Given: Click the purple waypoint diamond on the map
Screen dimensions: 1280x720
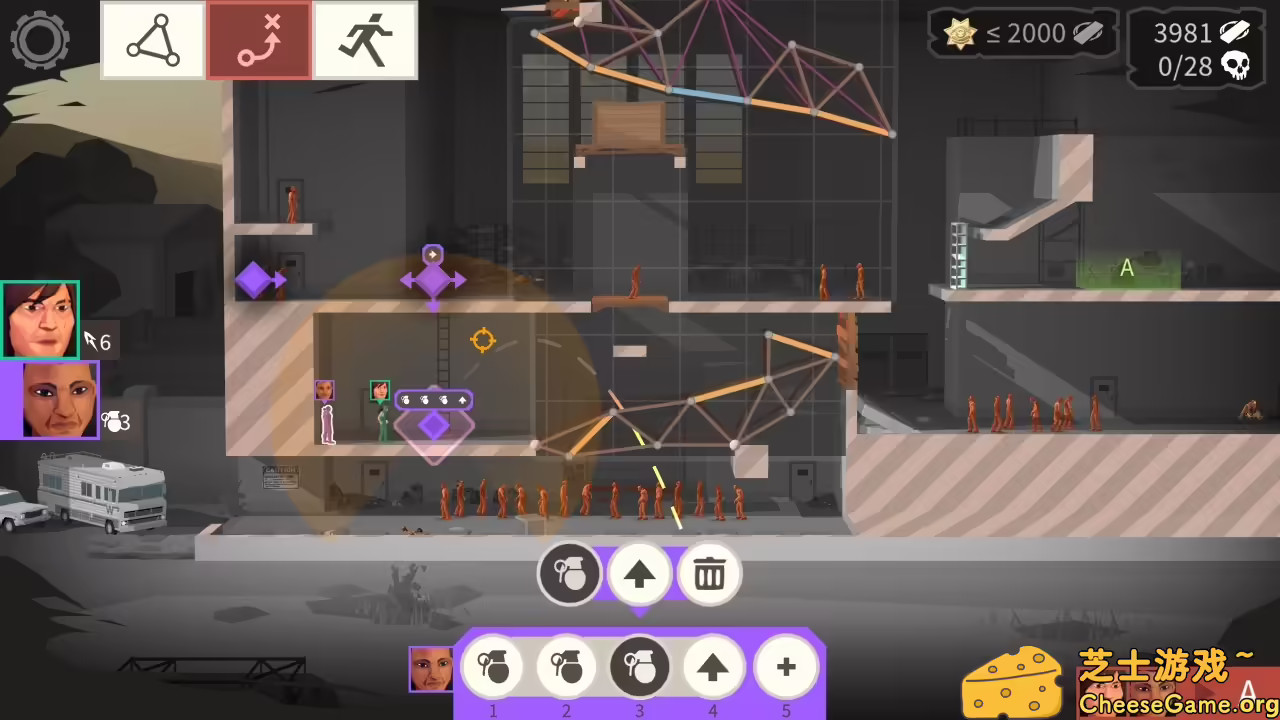Looking at the screenshot, I should (x=255, y=281).
